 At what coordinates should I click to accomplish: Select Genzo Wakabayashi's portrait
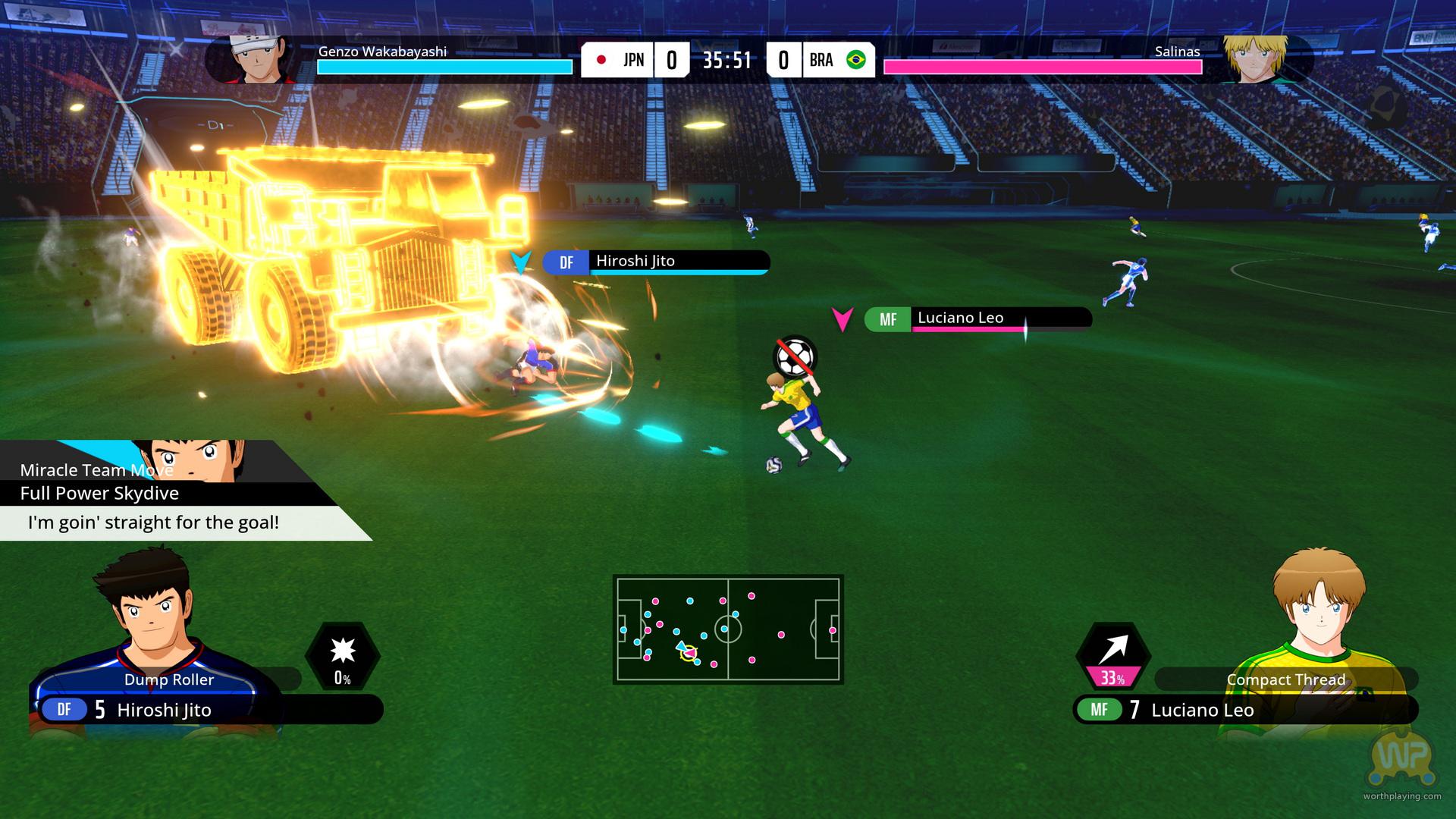[252, 59]
